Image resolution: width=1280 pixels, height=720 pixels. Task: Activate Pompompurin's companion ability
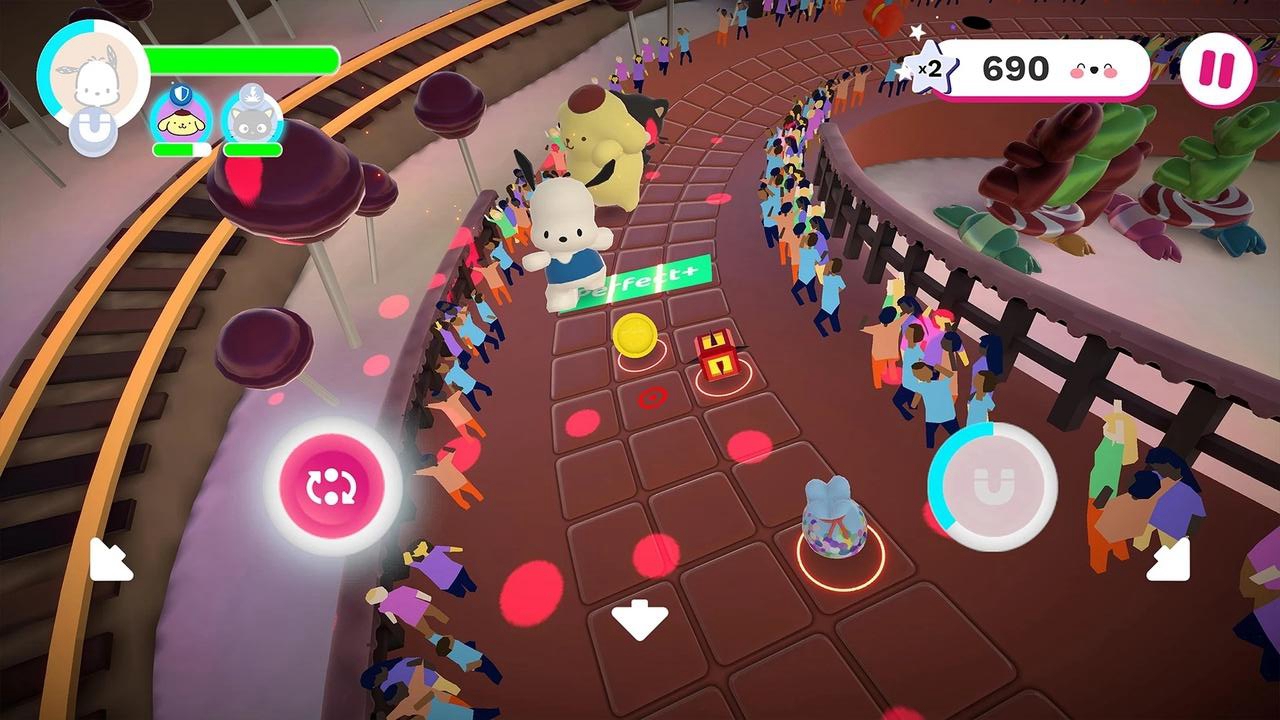point(181,123)
